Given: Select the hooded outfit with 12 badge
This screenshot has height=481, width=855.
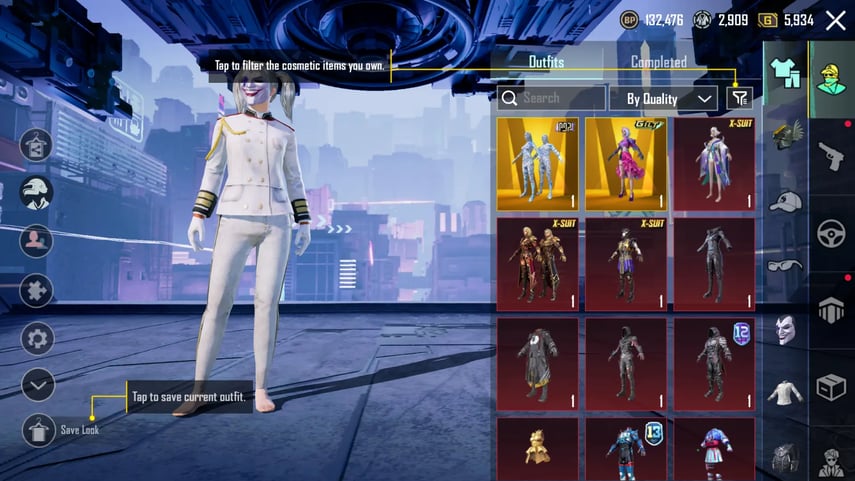Looking at the screenshot, I should click(714, 363).
